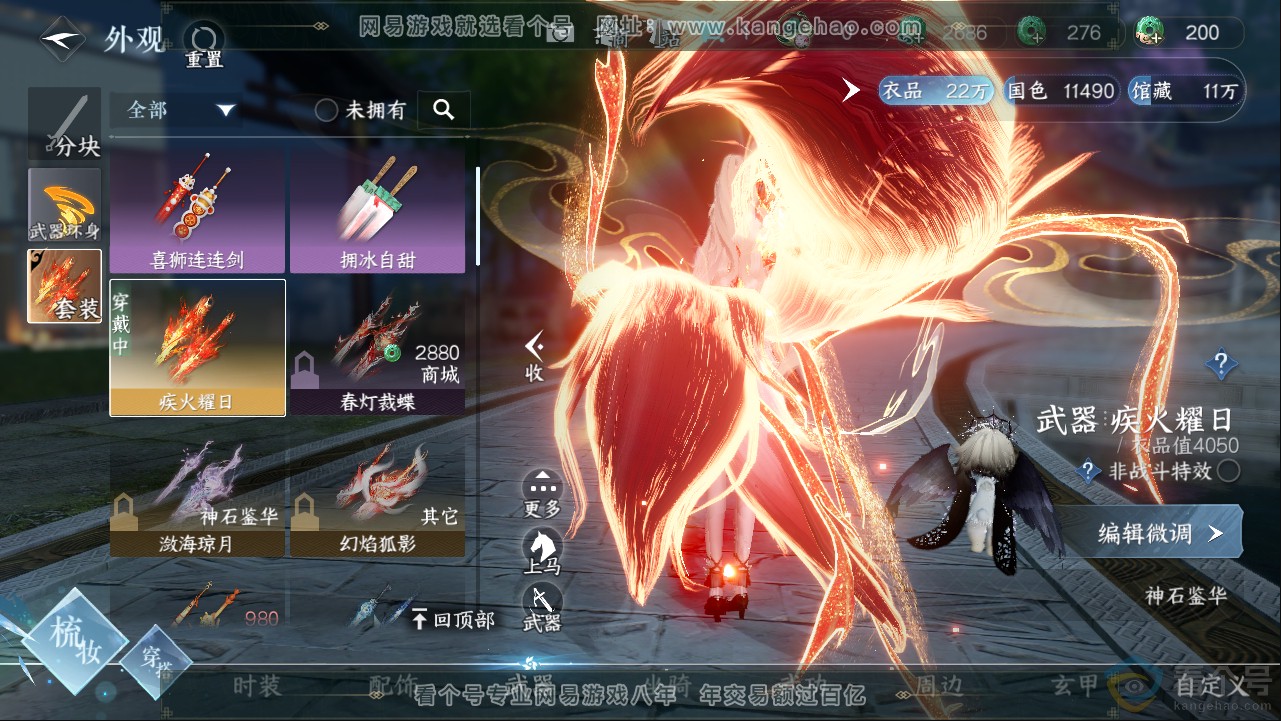The width and height of the screenshot is (1281, 721).
Task: Choose the 套装 side tab
Action: tap(65, 286)
